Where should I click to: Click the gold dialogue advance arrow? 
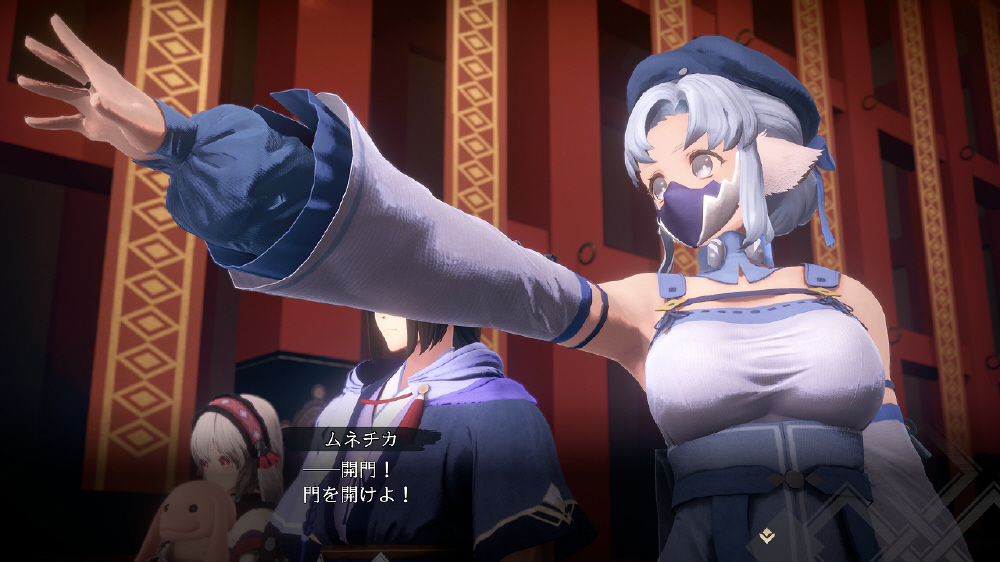point(767,536)
